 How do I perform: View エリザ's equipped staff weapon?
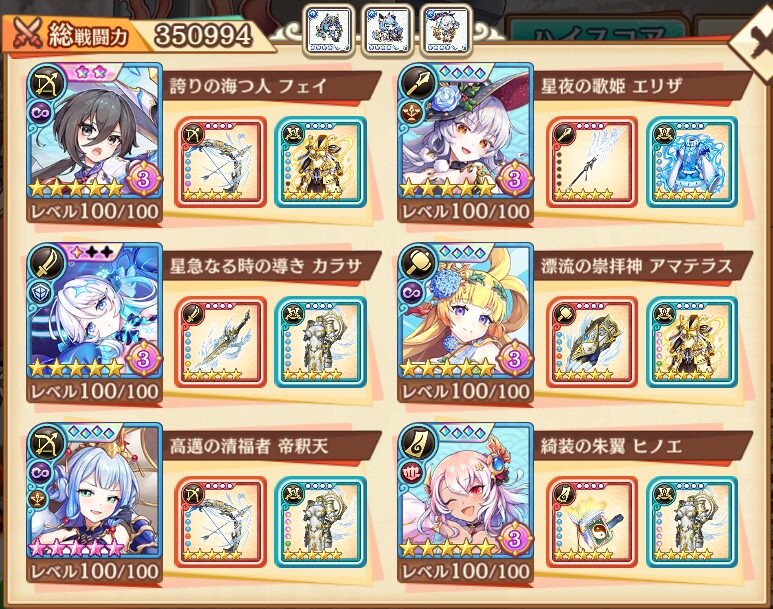[x=592, y=161]
